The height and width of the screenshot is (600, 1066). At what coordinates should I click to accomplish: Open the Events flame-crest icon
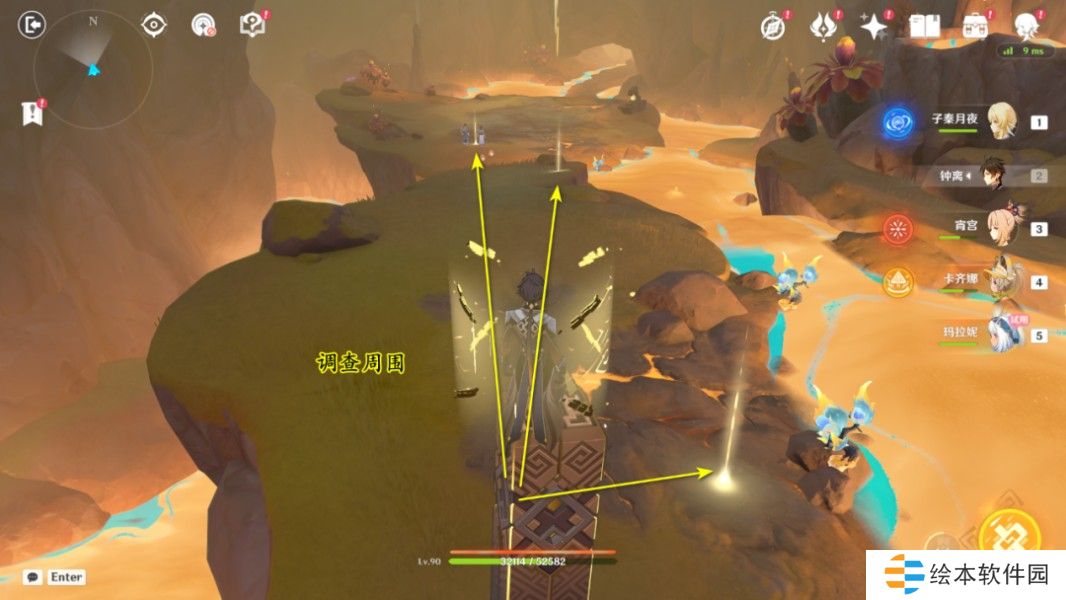[823, 27]
